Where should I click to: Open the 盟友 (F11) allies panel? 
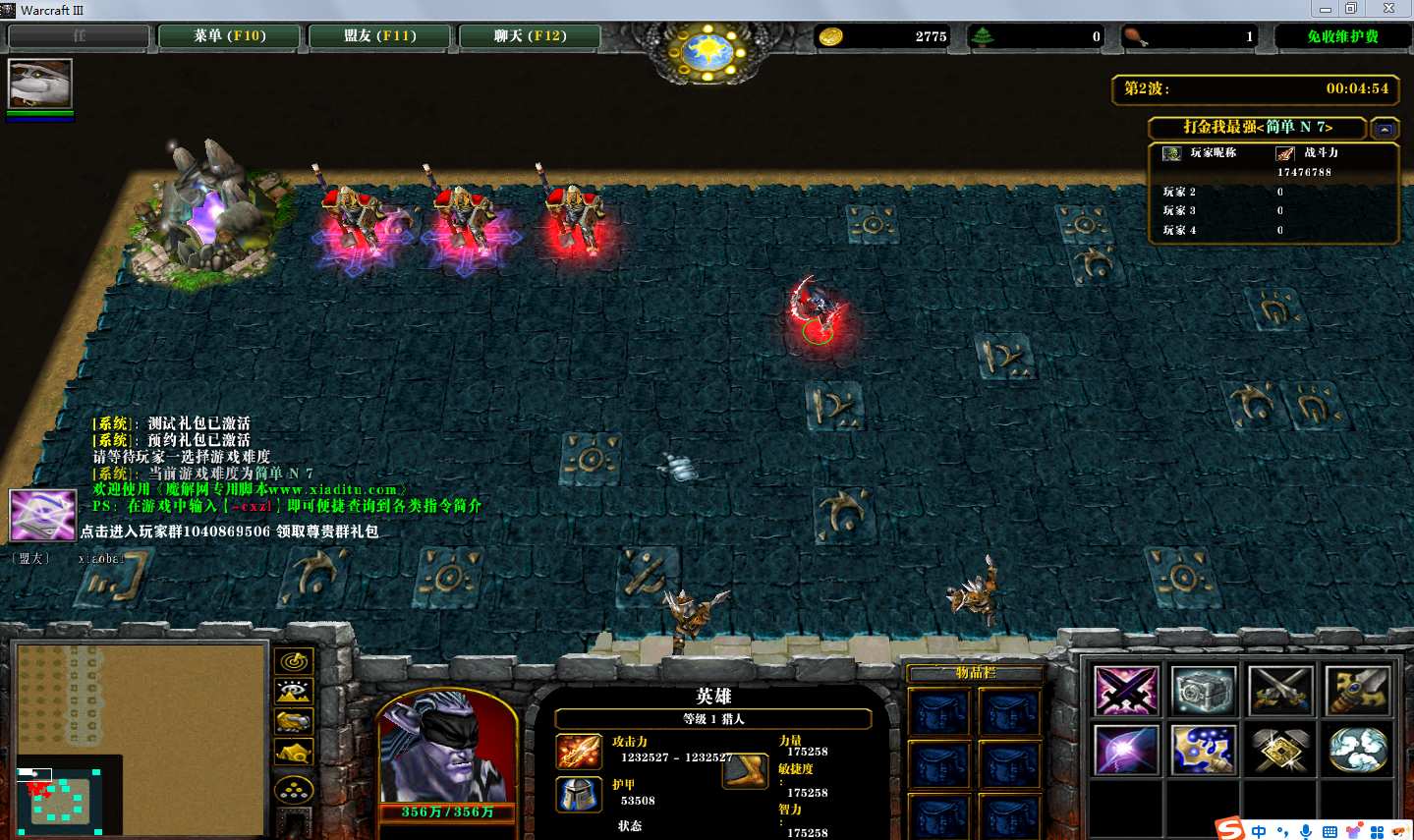(x=380, y=36)
